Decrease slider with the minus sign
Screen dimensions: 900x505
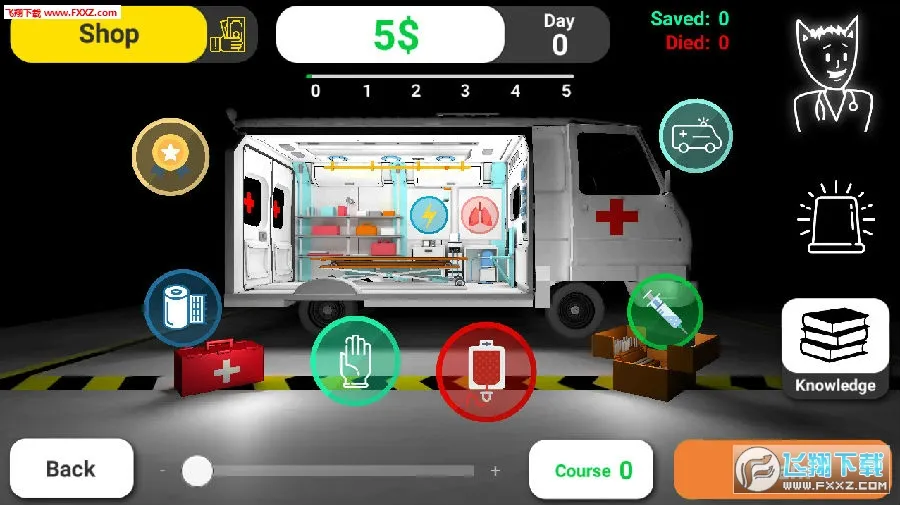point(163,470)
